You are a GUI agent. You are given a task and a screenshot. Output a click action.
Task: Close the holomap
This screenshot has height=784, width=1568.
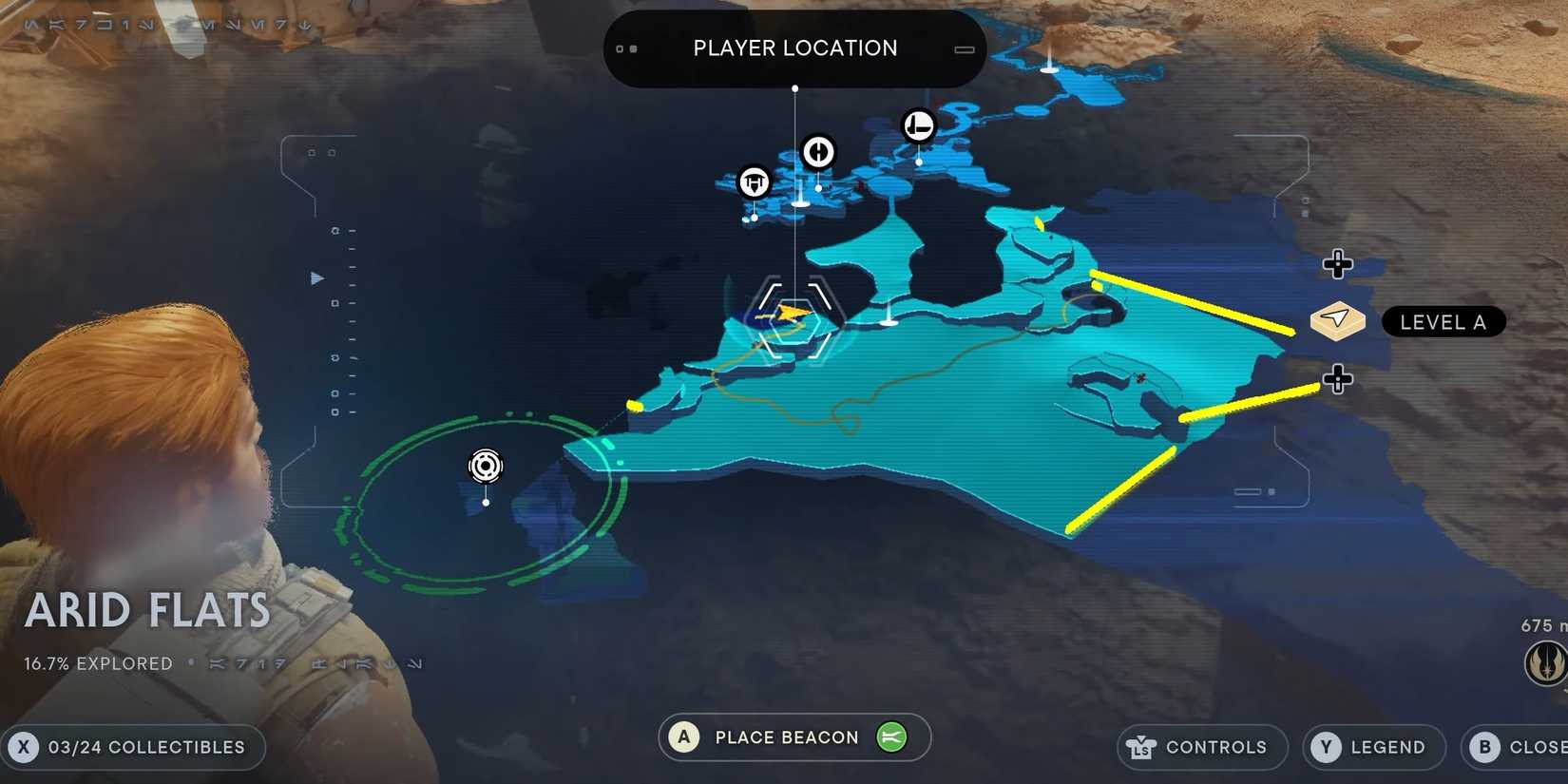point(1520,749)
